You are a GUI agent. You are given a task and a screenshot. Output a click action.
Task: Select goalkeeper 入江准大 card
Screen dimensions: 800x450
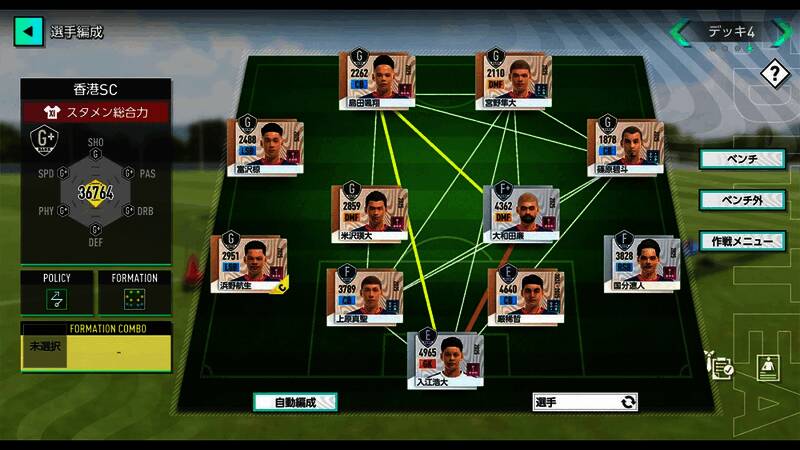pyautogui.click(x=441, y=360)
